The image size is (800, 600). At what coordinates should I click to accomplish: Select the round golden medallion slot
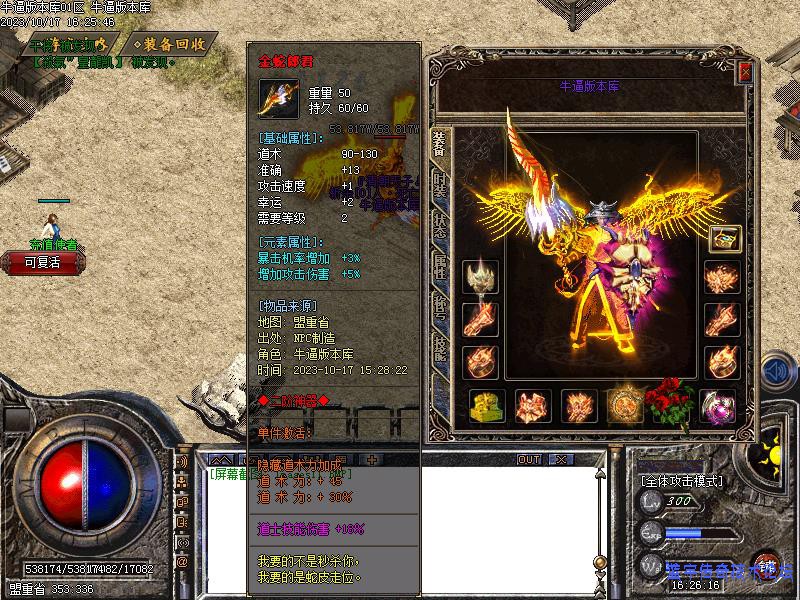(626, 405)
